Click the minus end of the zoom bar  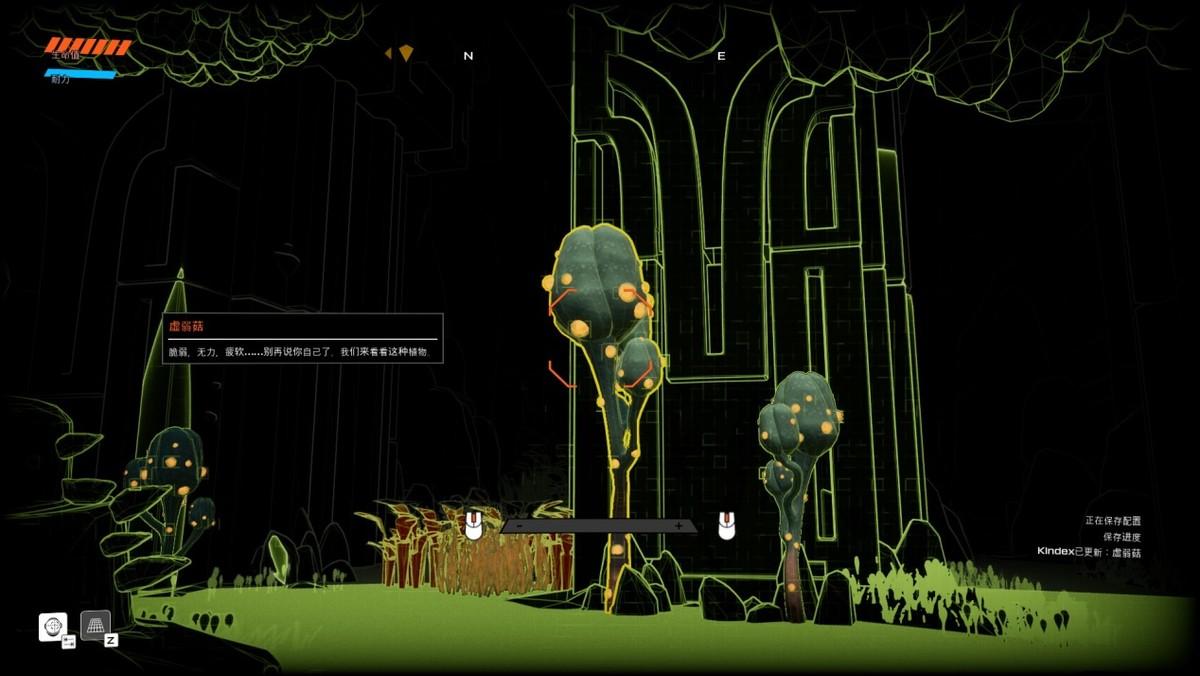[x=519, y=526]
